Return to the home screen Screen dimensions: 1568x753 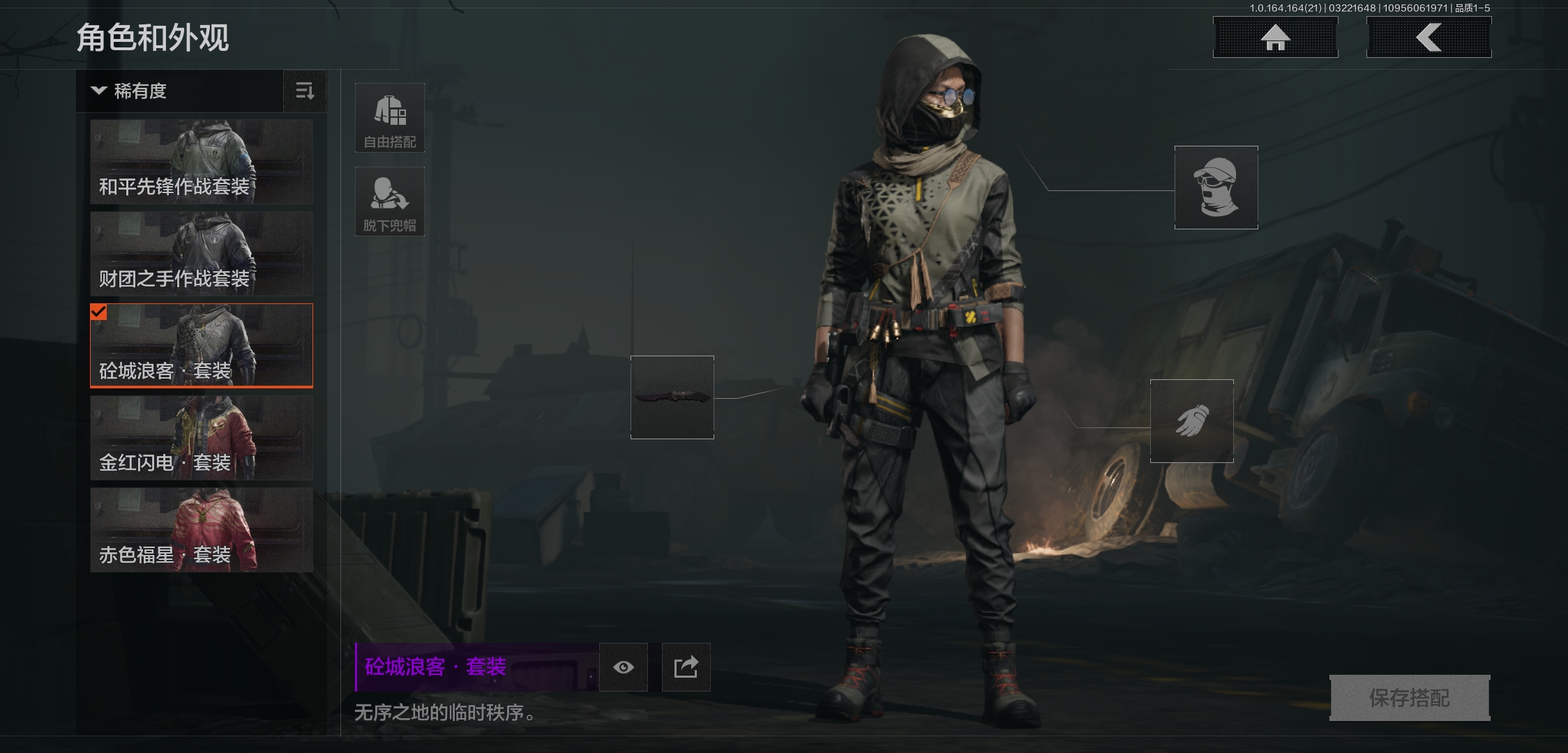click(1275, 38)
